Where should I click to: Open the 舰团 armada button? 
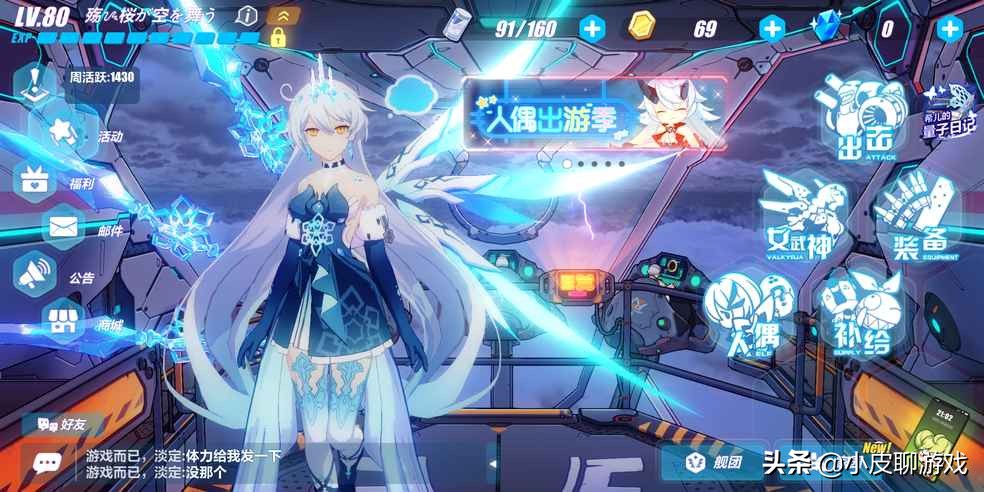pyautogui.click(x=713, y=462)
